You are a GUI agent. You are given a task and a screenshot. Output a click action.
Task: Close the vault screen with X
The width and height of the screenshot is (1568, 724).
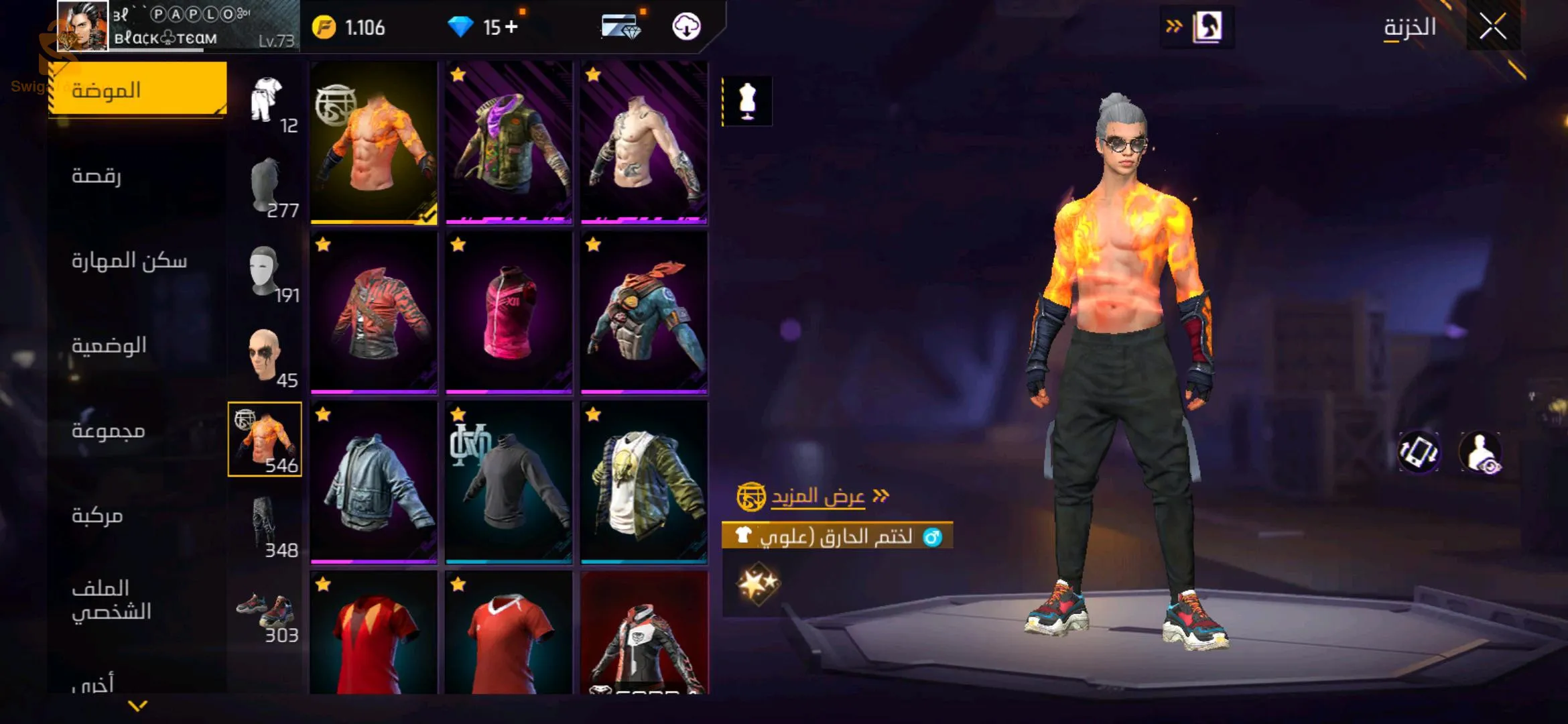click(x=1492, y=27)
